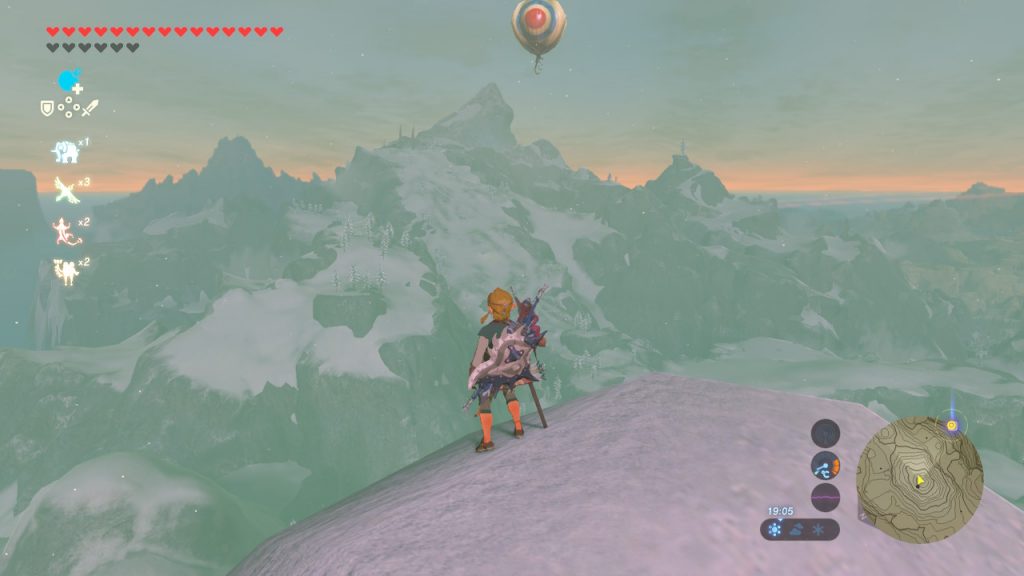The height and width of the screenshot is (576, 1024).
Task: Click the cloud icon in the weather forecast
Action: 798,529
